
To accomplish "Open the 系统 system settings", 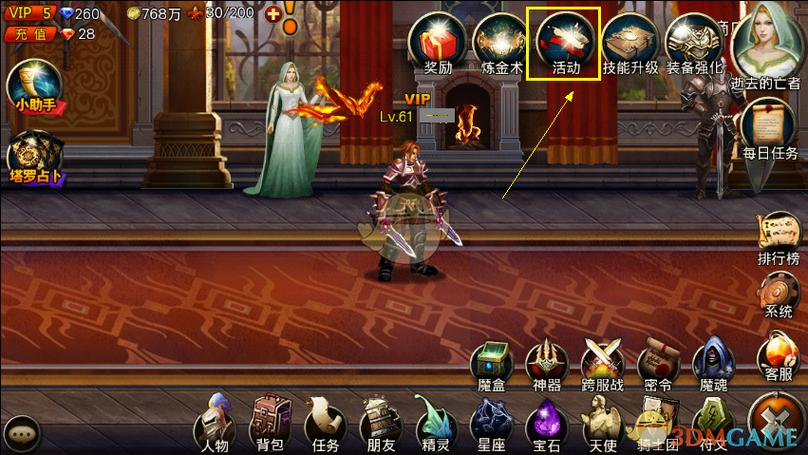I will pos(778,292).
